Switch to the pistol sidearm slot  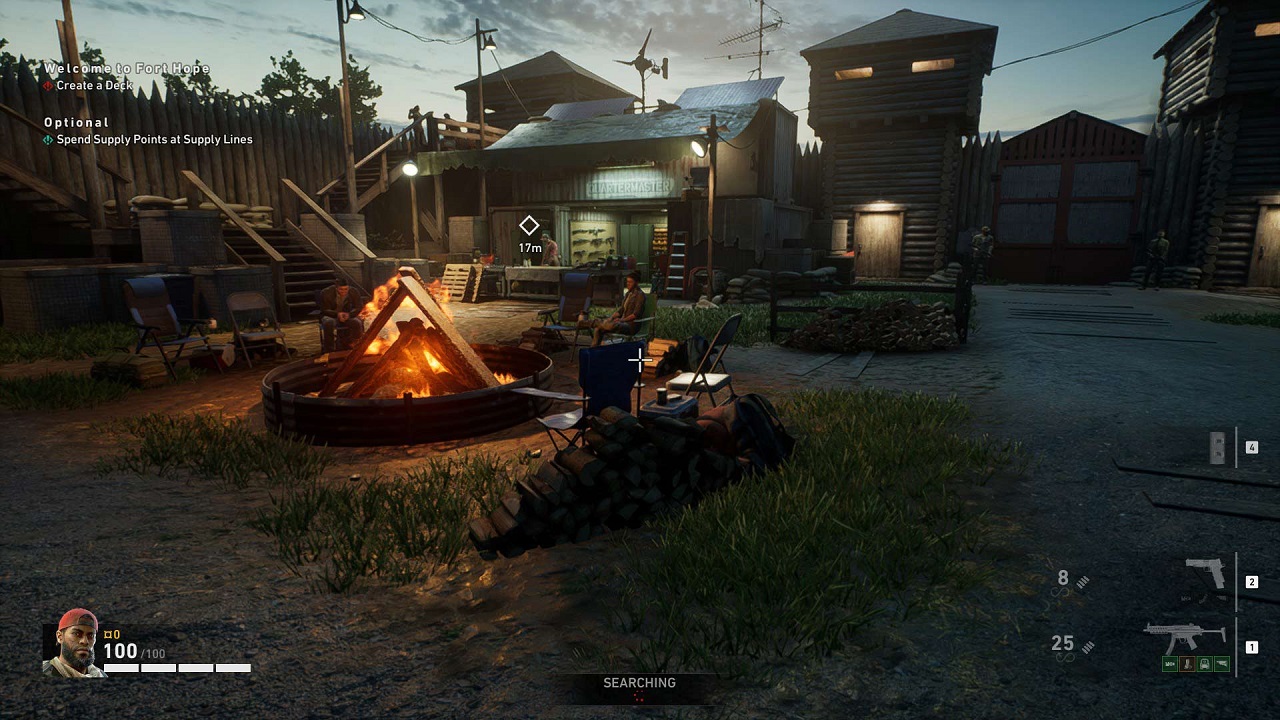click(1205, 574)
